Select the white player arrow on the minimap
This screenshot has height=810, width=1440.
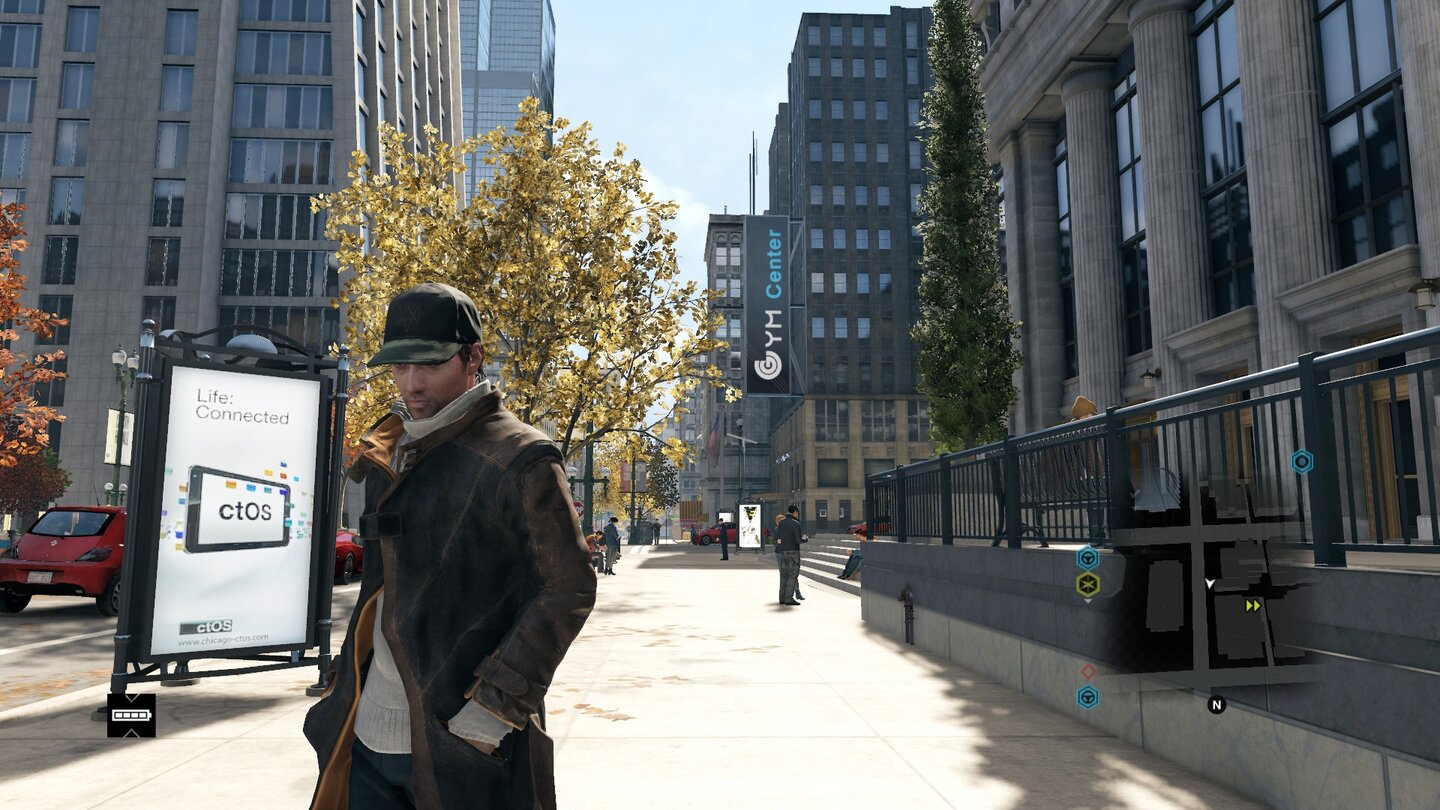click(1209, 584)
